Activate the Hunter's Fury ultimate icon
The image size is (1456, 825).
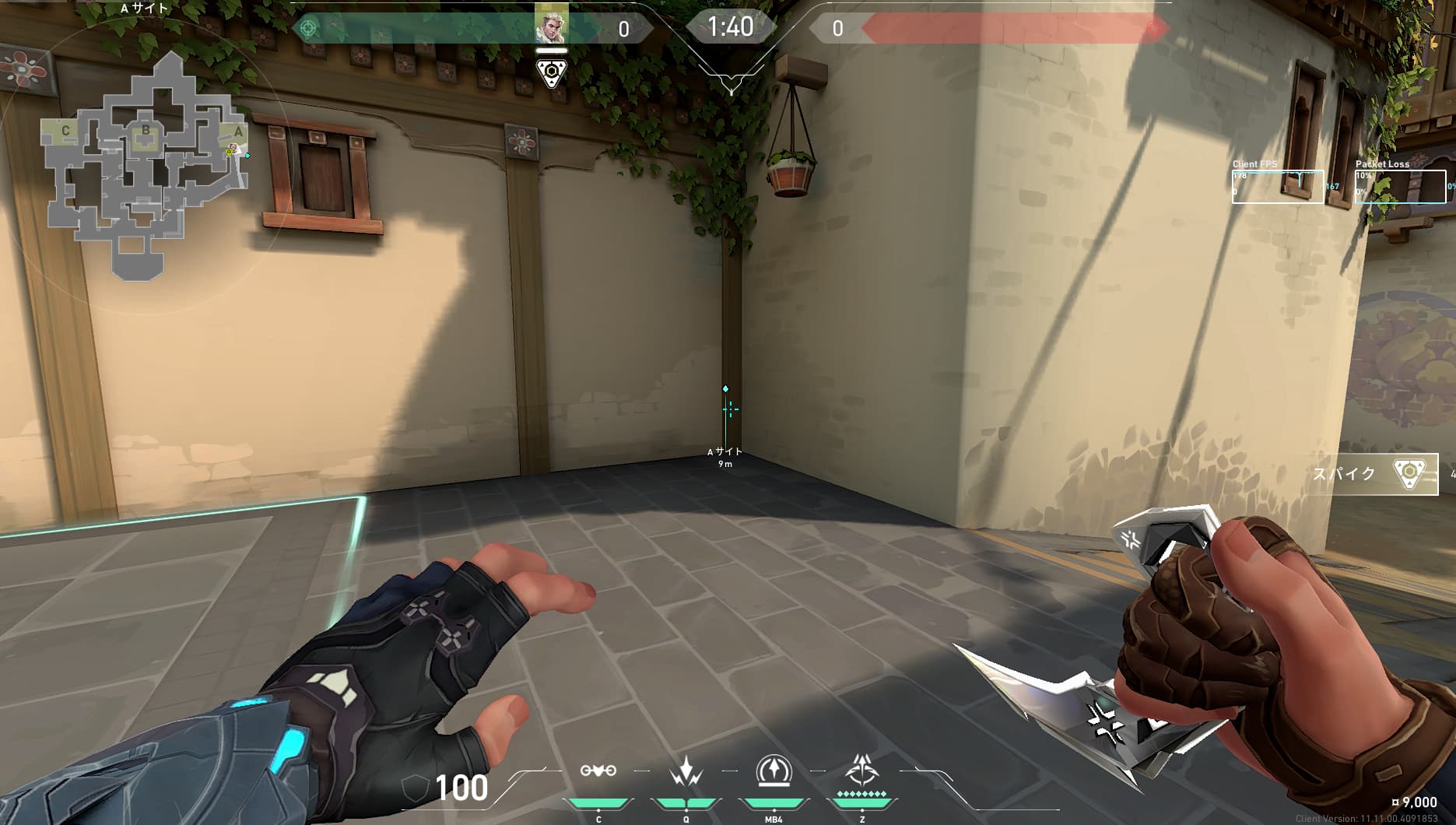pyautogui.click(x=861, y=770)
